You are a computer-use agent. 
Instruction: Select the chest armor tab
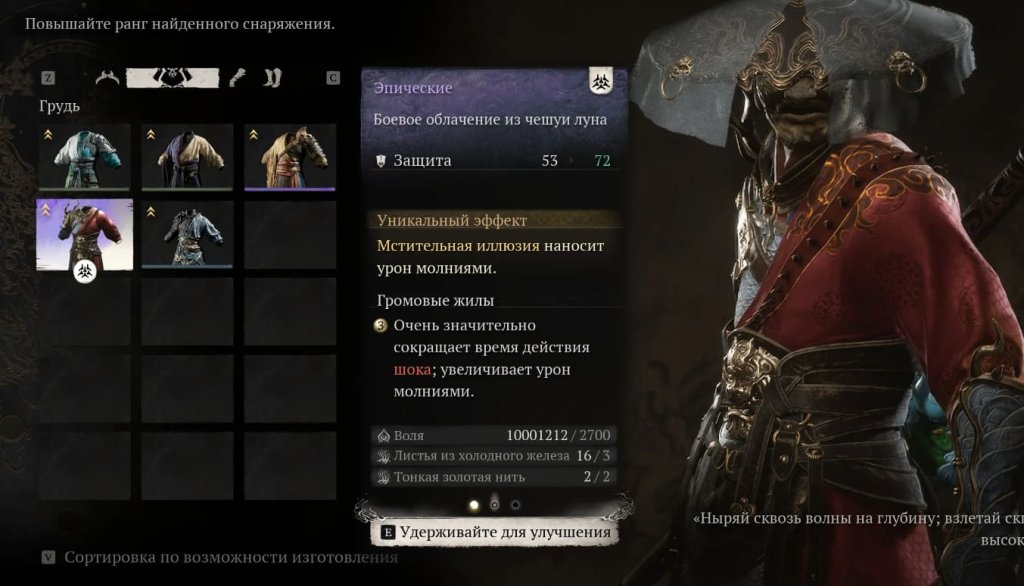pyautogui.click(x=173, y=78)
